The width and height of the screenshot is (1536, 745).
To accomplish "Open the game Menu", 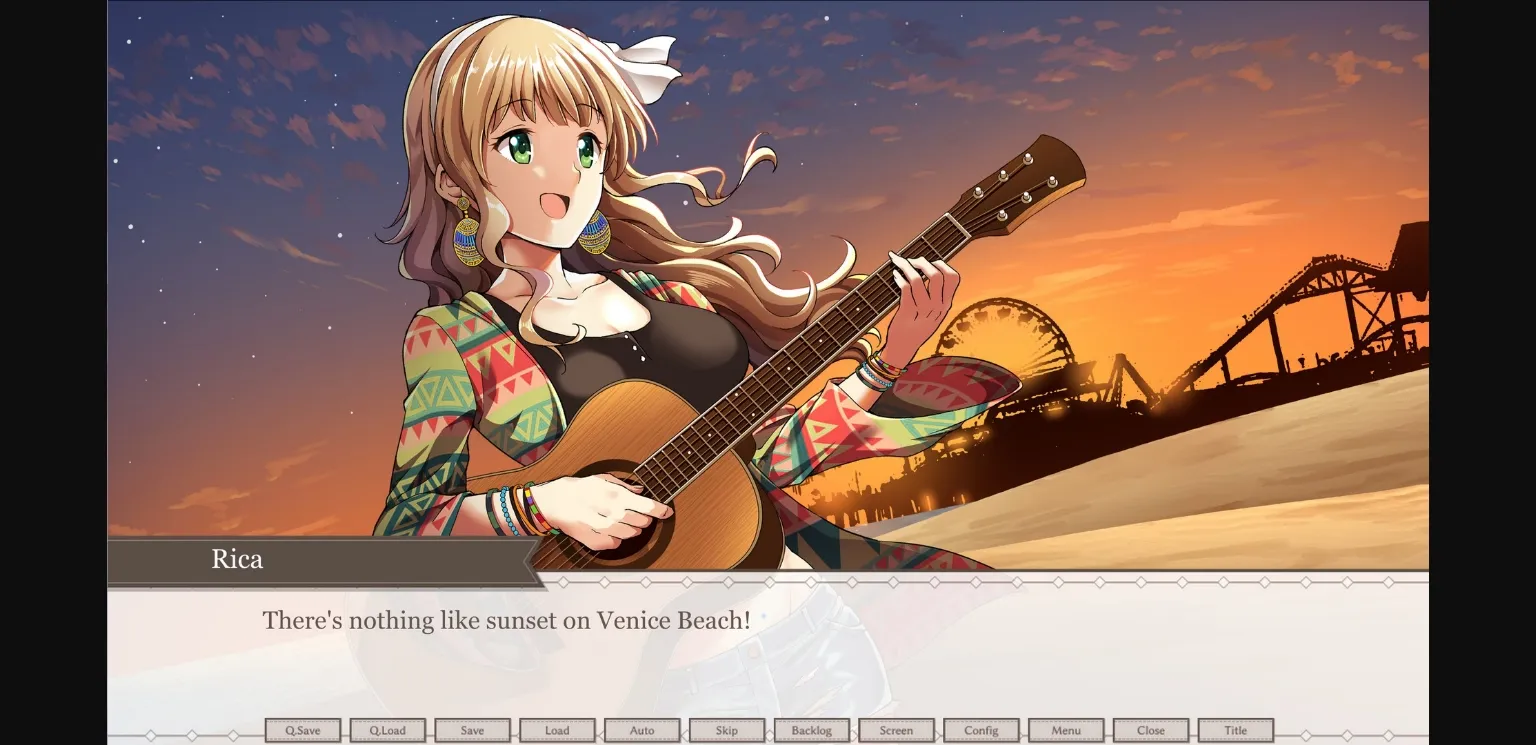I will pos(1065,730).
